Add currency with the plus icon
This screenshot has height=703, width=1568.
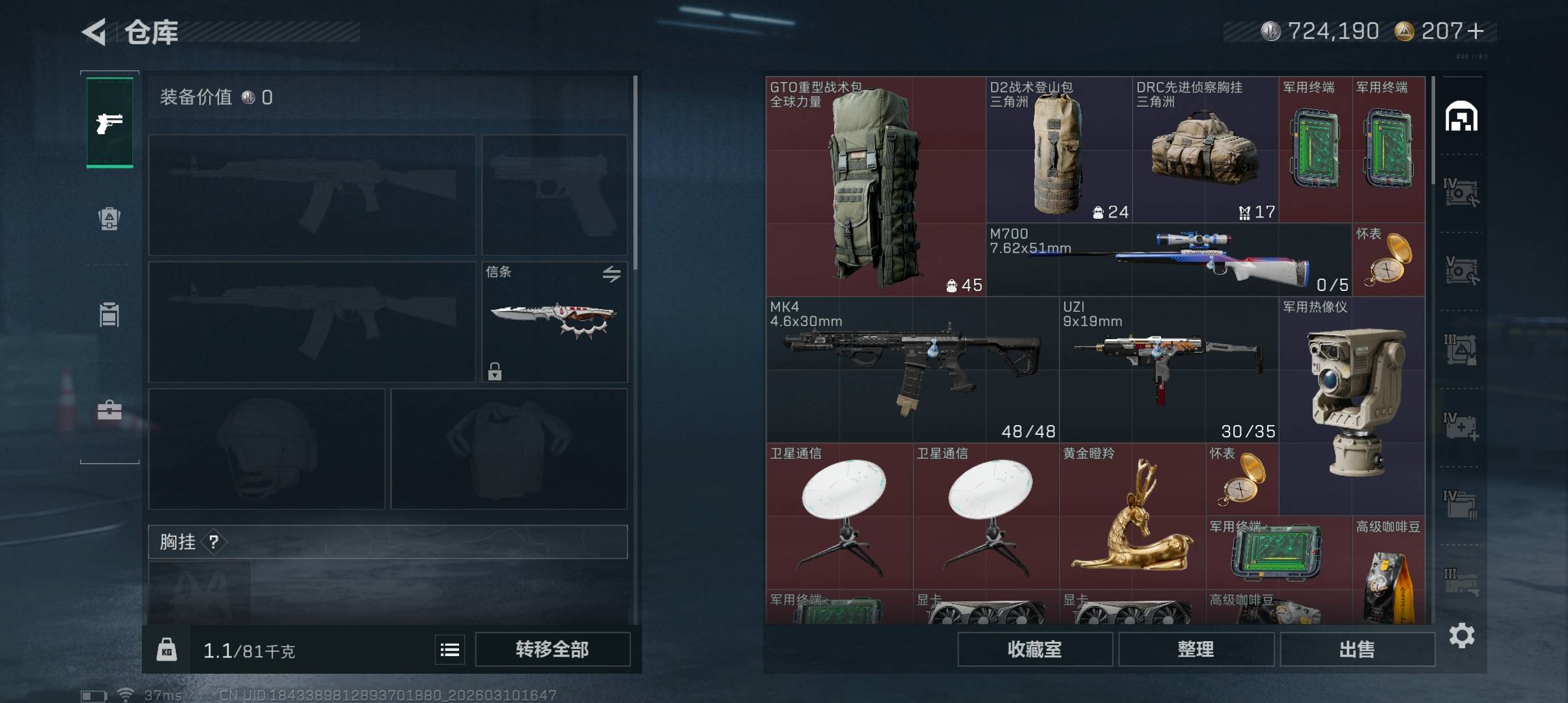pyautogui.click(x=1476, y=31)
